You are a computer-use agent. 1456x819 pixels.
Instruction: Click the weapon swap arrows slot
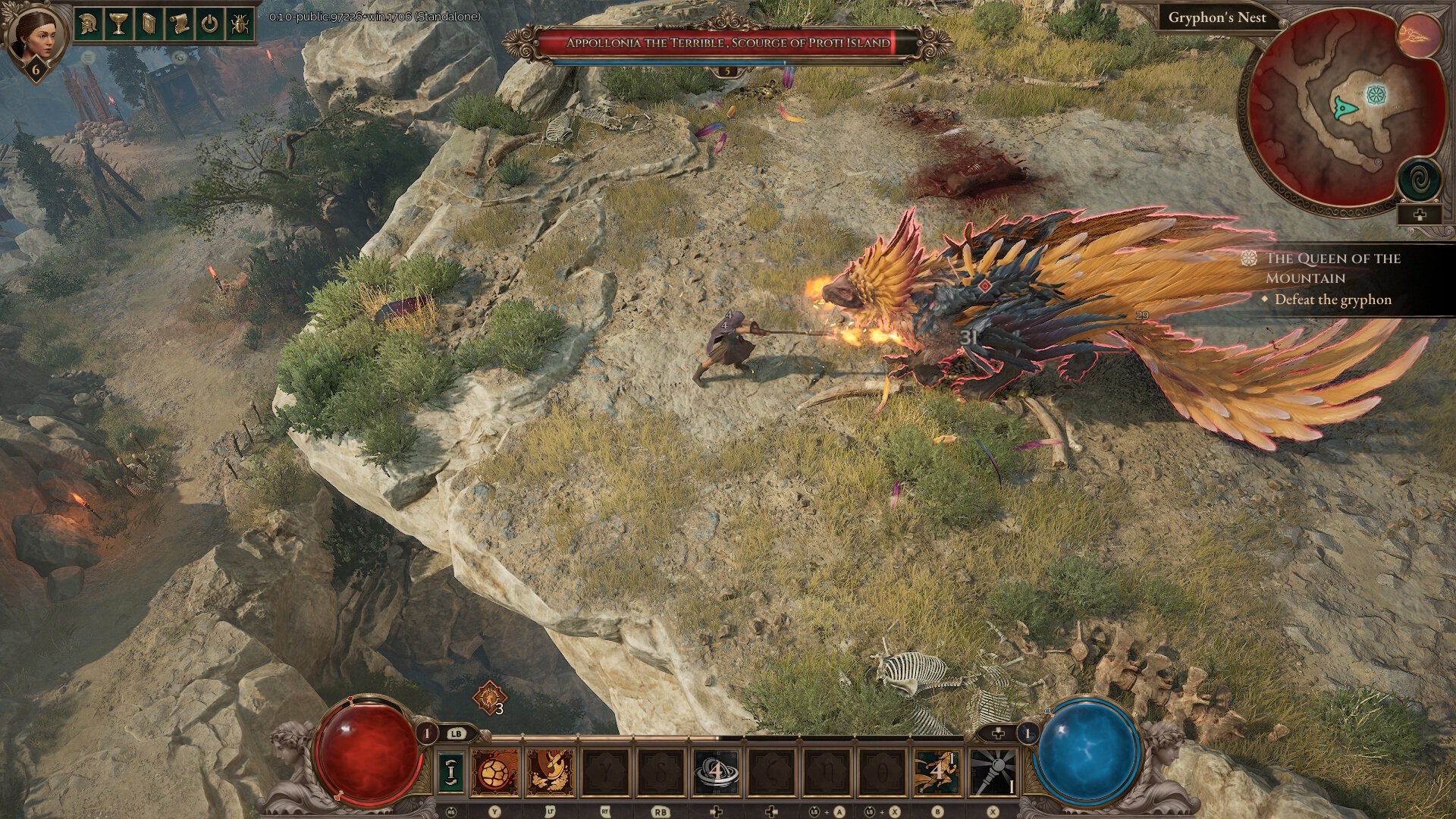coord(451,772)
